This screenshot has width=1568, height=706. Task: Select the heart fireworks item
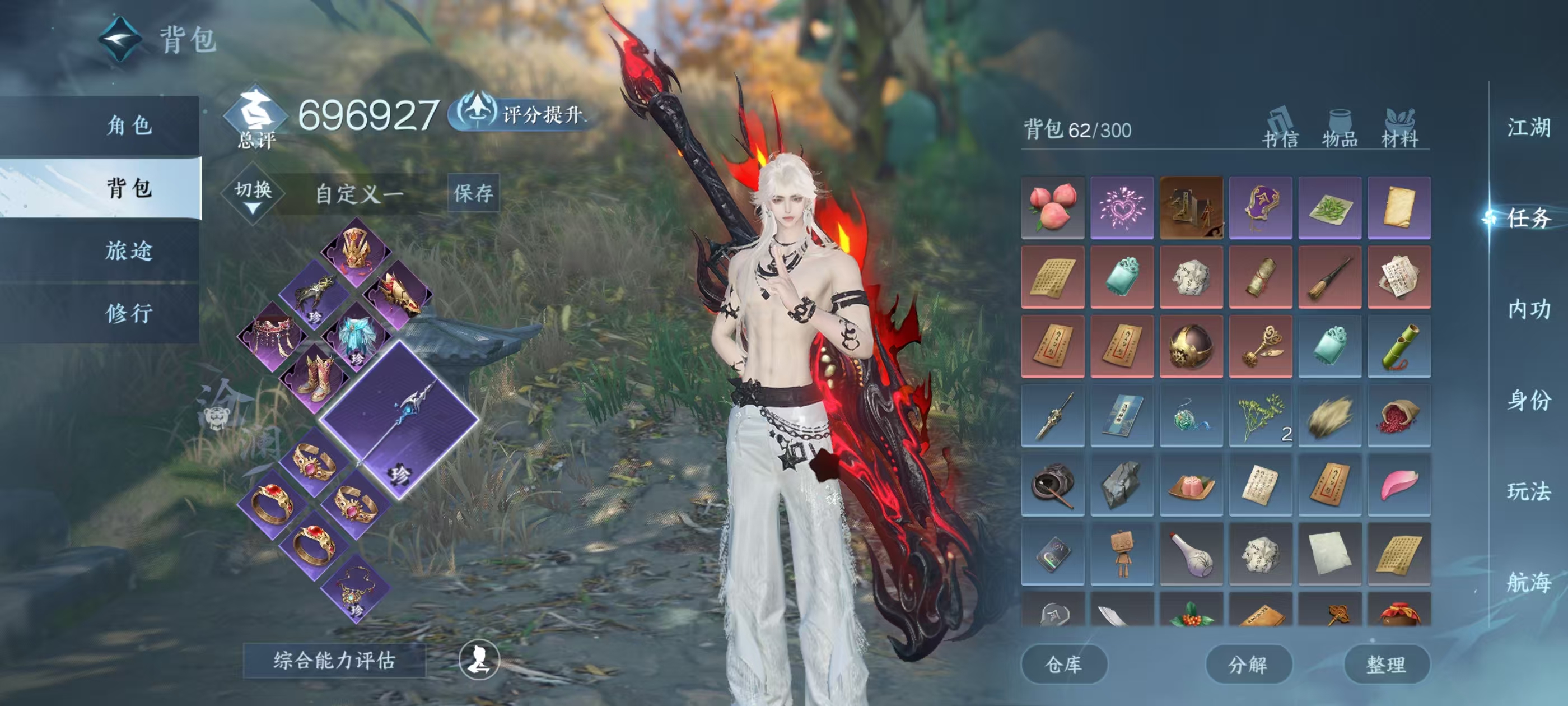point(1122,207)
